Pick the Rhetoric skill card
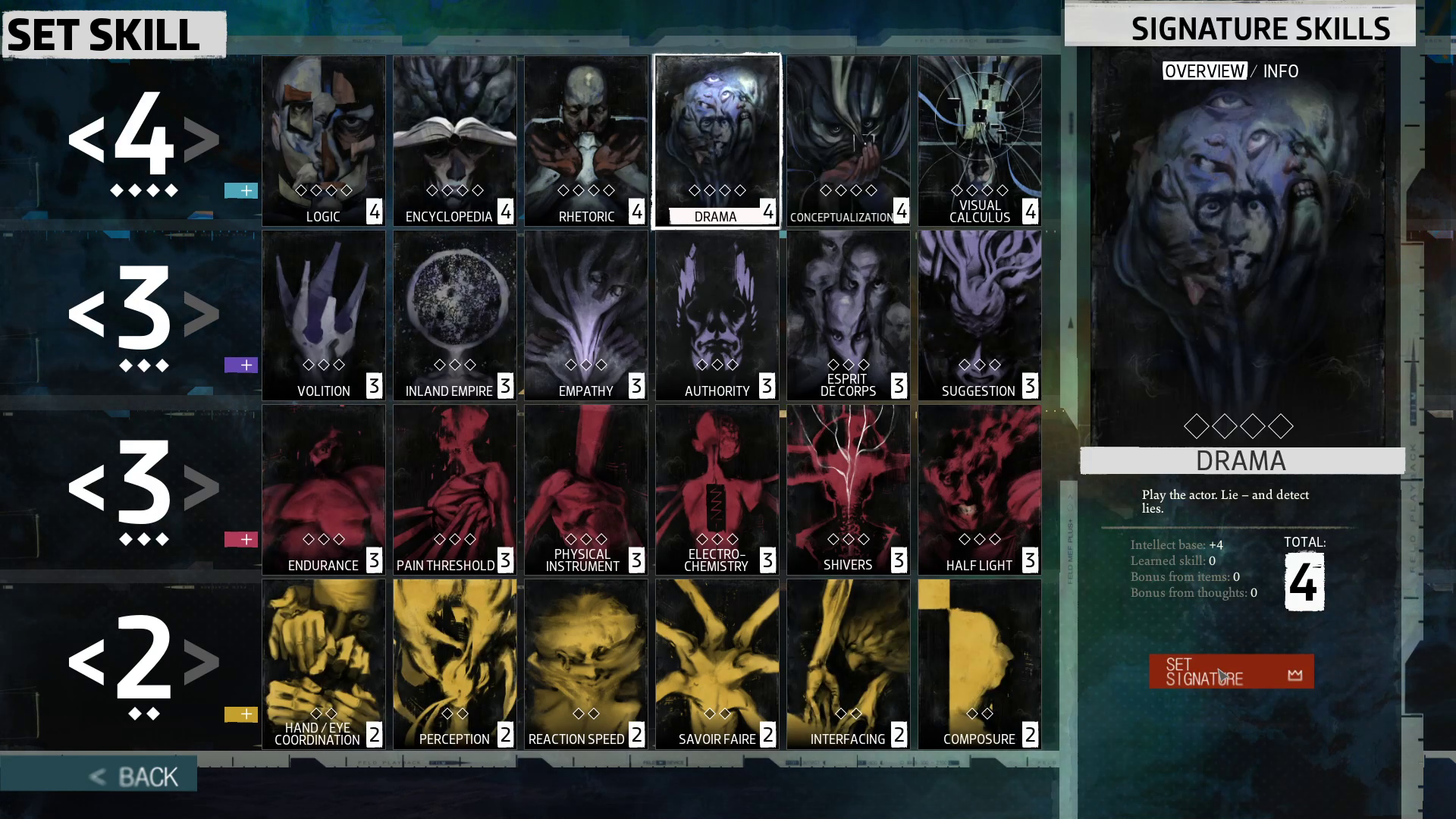This screenshot has height=819, width=1456. [586, 141]
